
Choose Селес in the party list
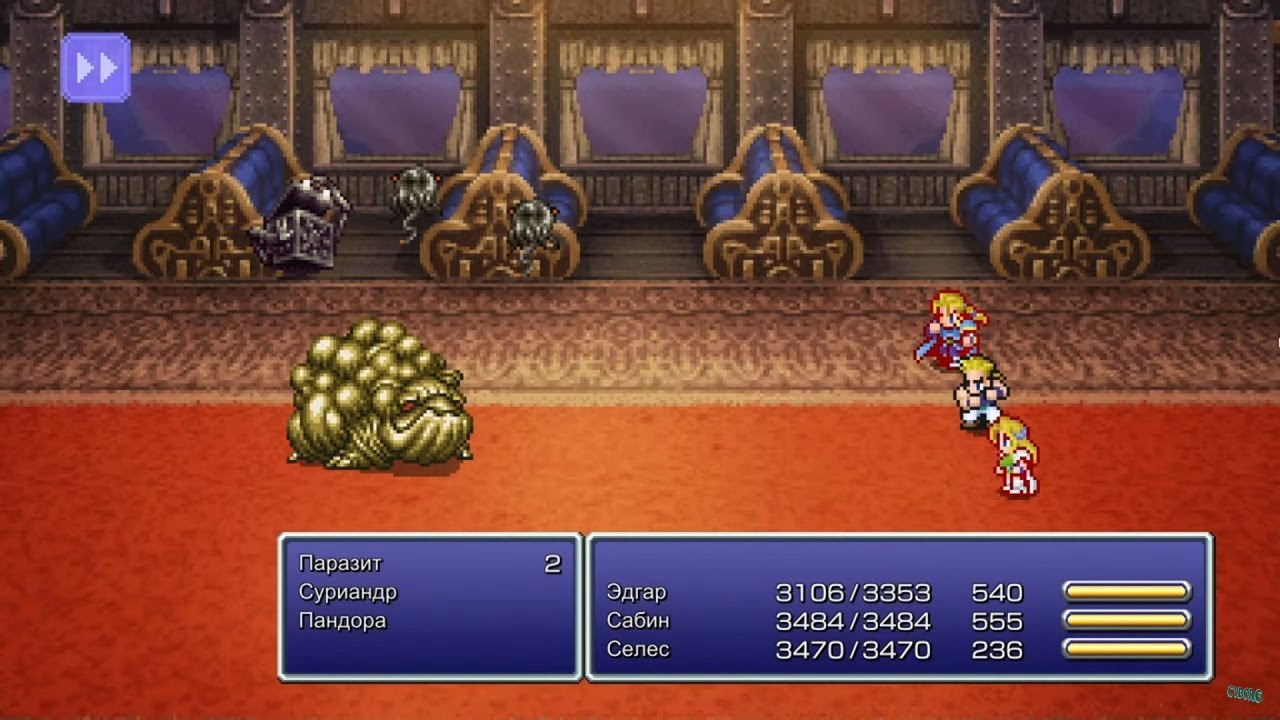[638, 649]
